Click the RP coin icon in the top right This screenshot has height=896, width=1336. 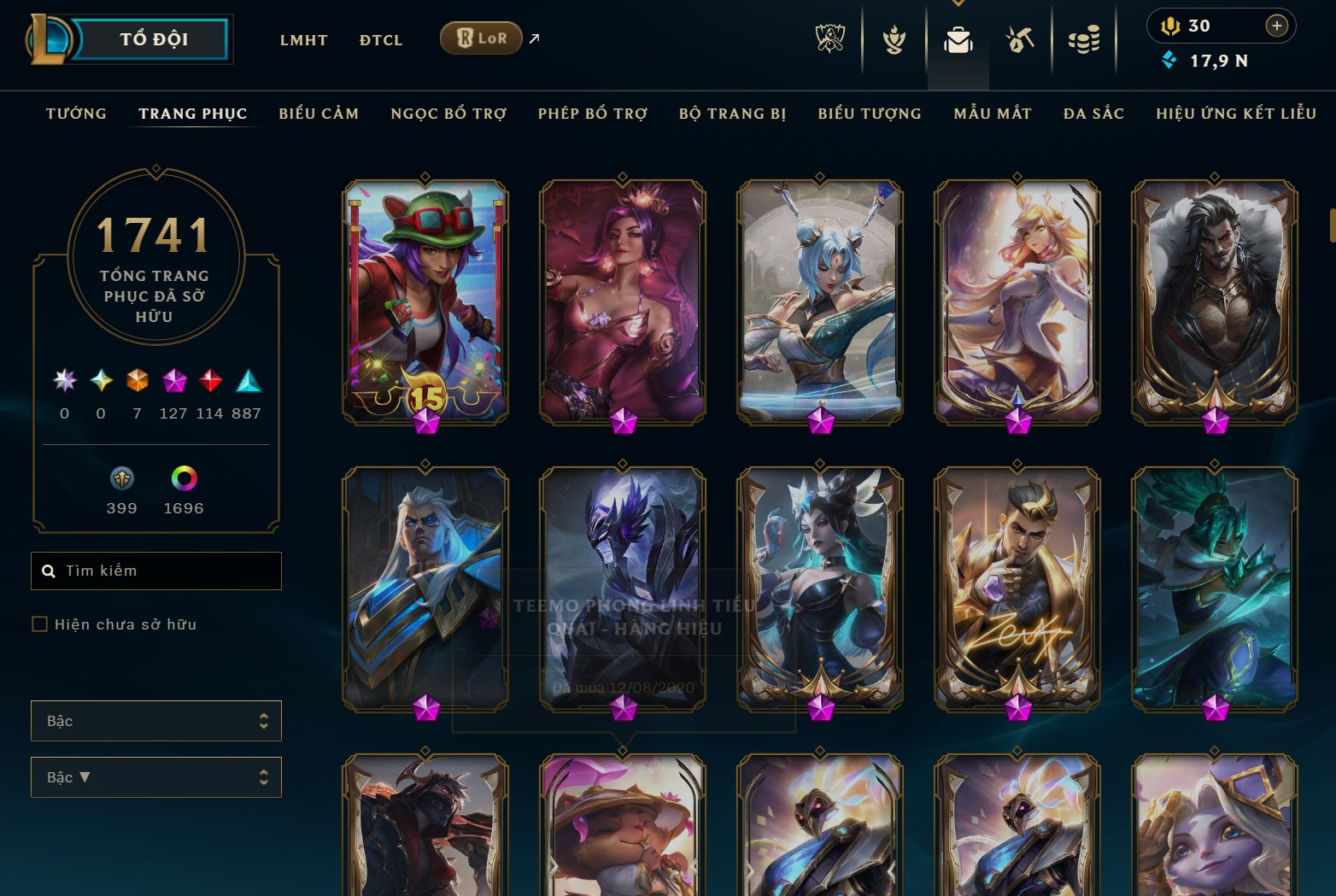pyautogui.click(x=1170, y=26)
